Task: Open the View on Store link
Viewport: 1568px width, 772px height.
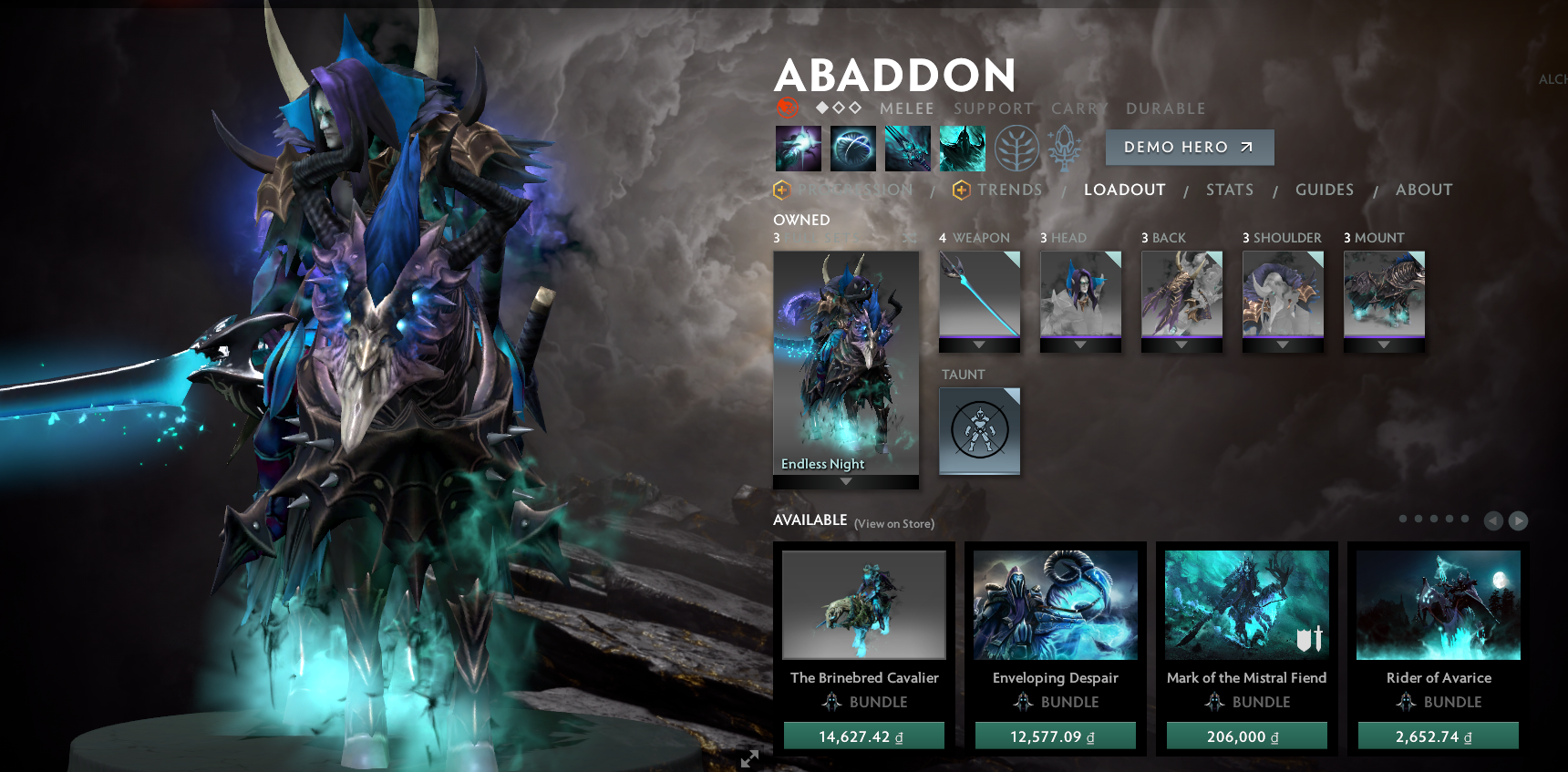Action: 894,524
